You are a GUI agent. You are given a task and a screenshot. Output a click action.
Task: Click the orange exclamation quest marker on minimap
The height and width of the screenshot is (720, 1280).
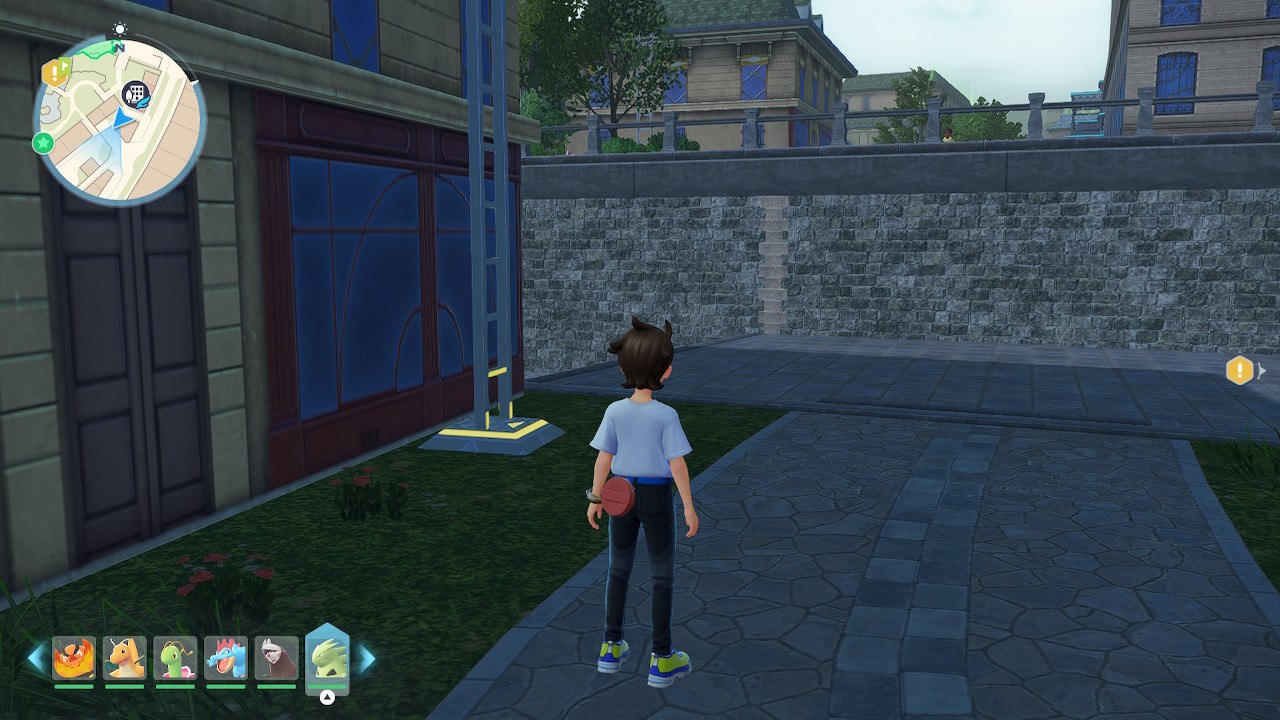(53, 72)
